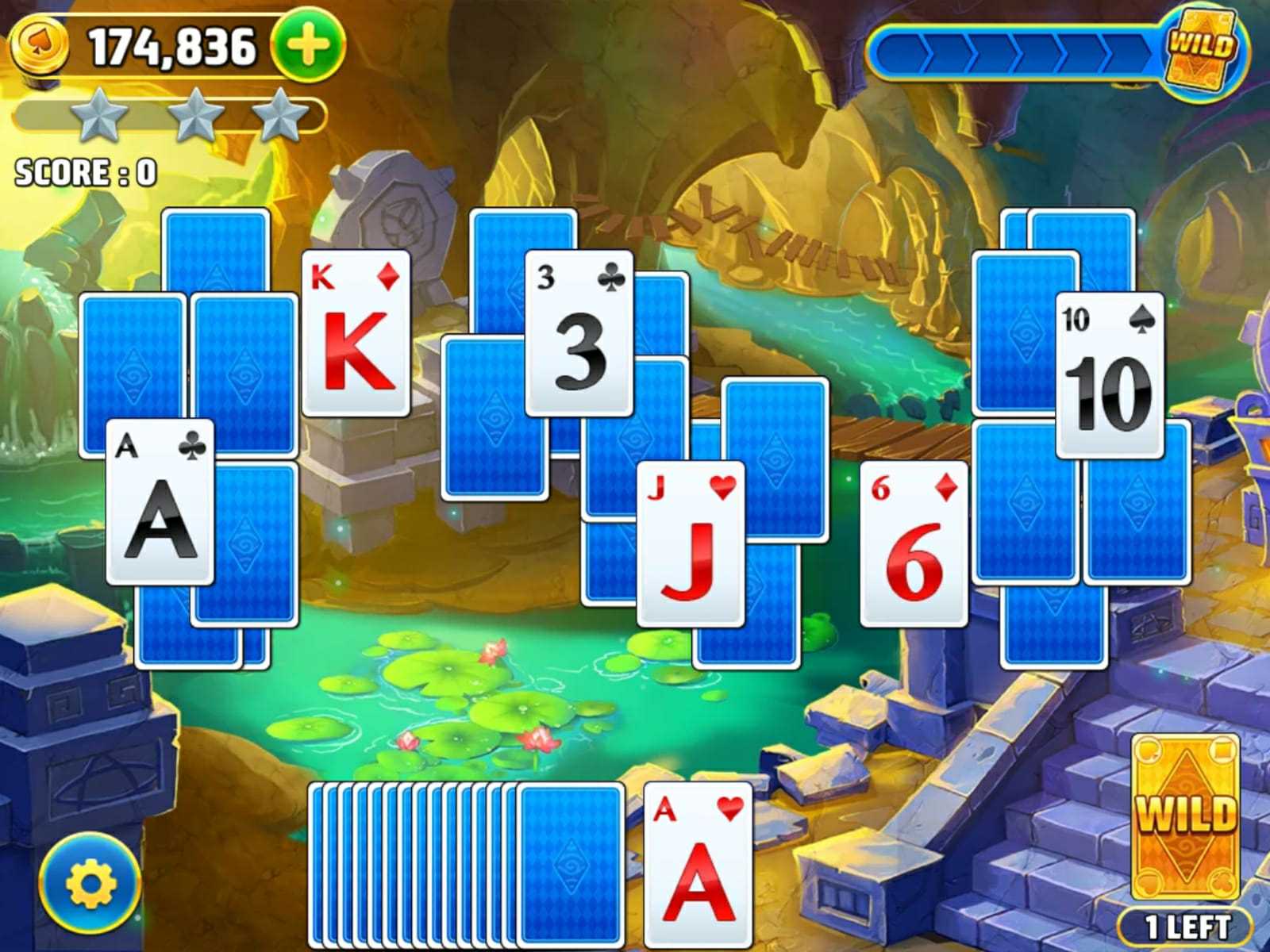
Task: Tap the 6 of diamonds card
Action: pos(914,543)
